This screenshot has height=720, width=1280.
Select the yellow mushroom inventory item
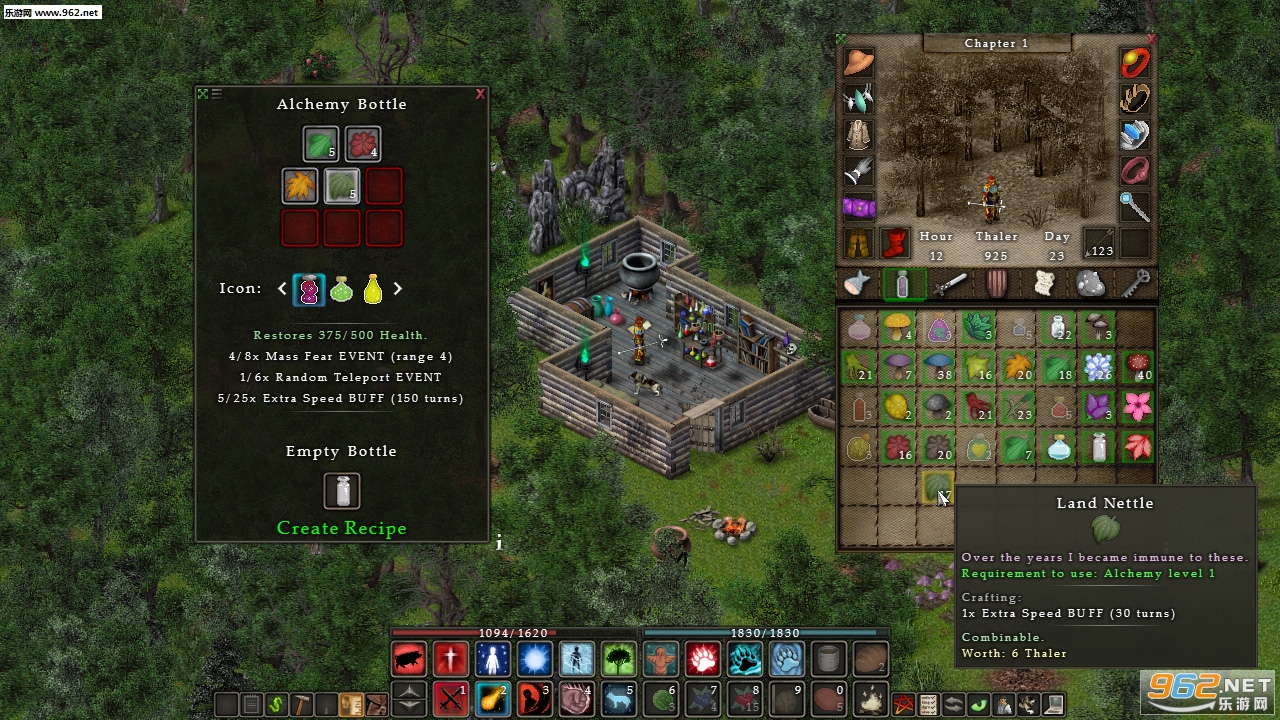[x=898, y=326]
